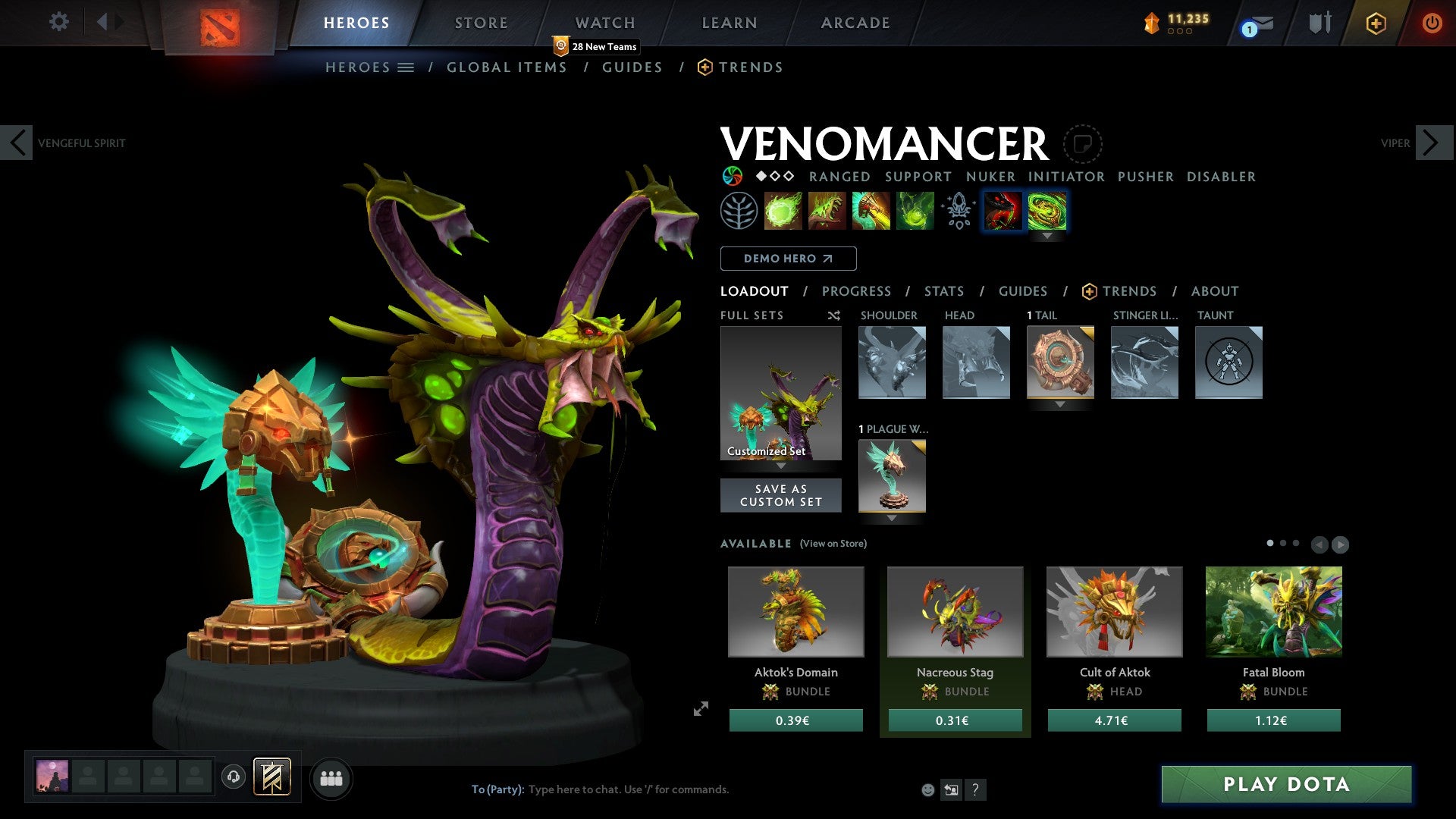Click the multicolor quality wheel swatch
Image resolution: width=1456 pixels, height=819 pixels.
(732, 176)
